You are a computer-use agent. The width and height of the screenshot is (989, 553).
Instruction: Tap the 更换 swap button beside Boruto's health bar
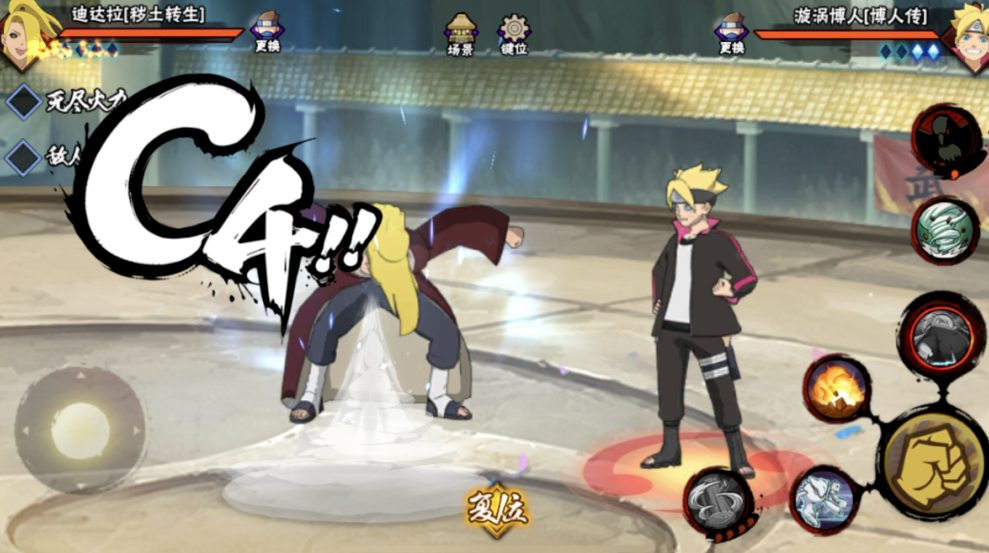[732, 33]
